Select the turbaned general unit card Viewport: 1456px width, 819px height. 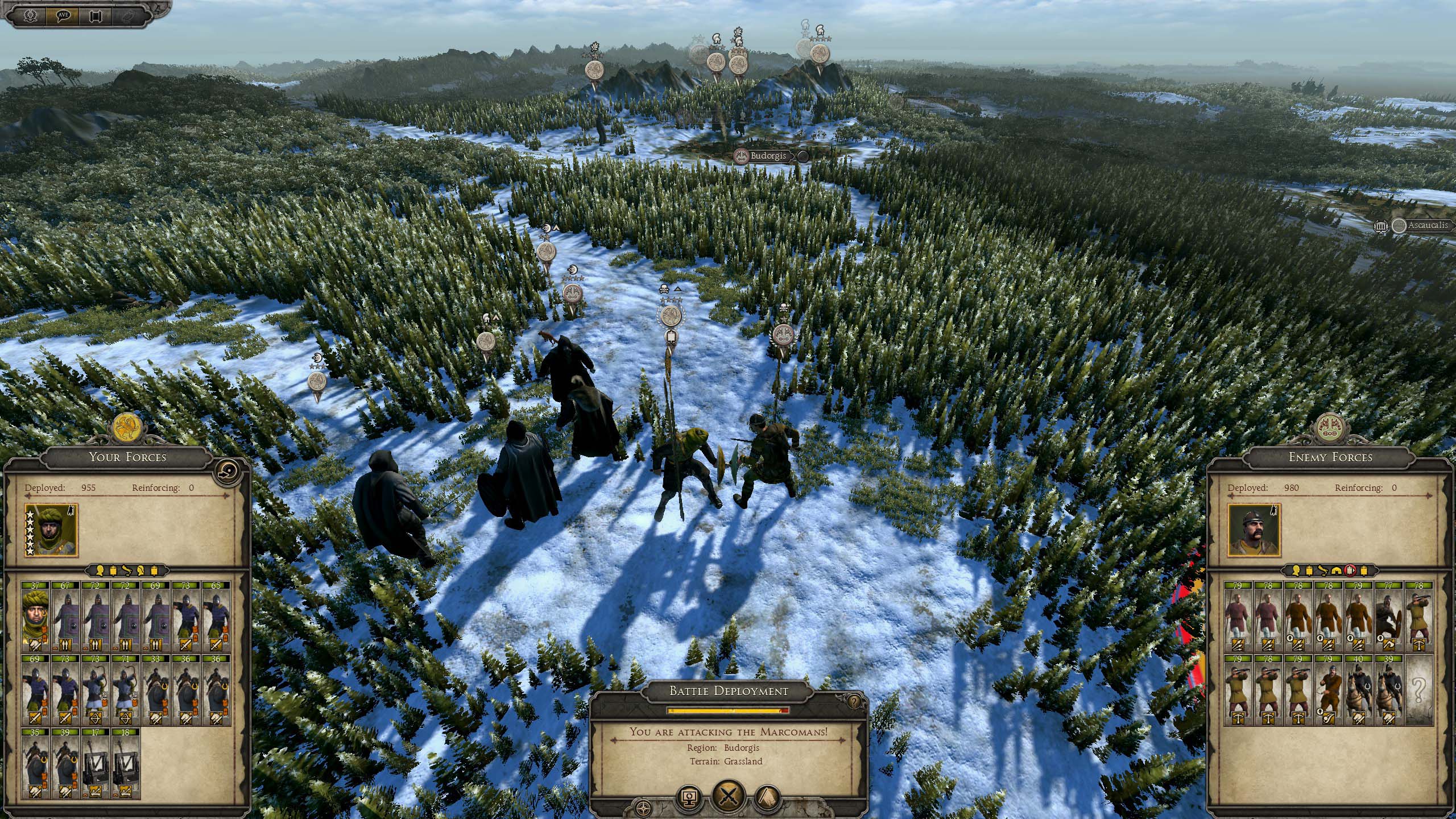pos(36,617)
